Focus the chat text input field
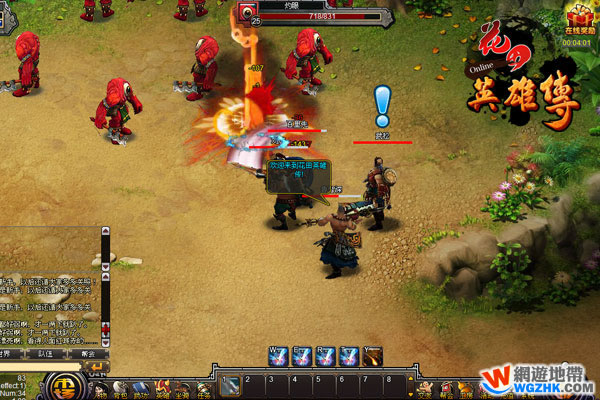600x400 pixels. 45,367
